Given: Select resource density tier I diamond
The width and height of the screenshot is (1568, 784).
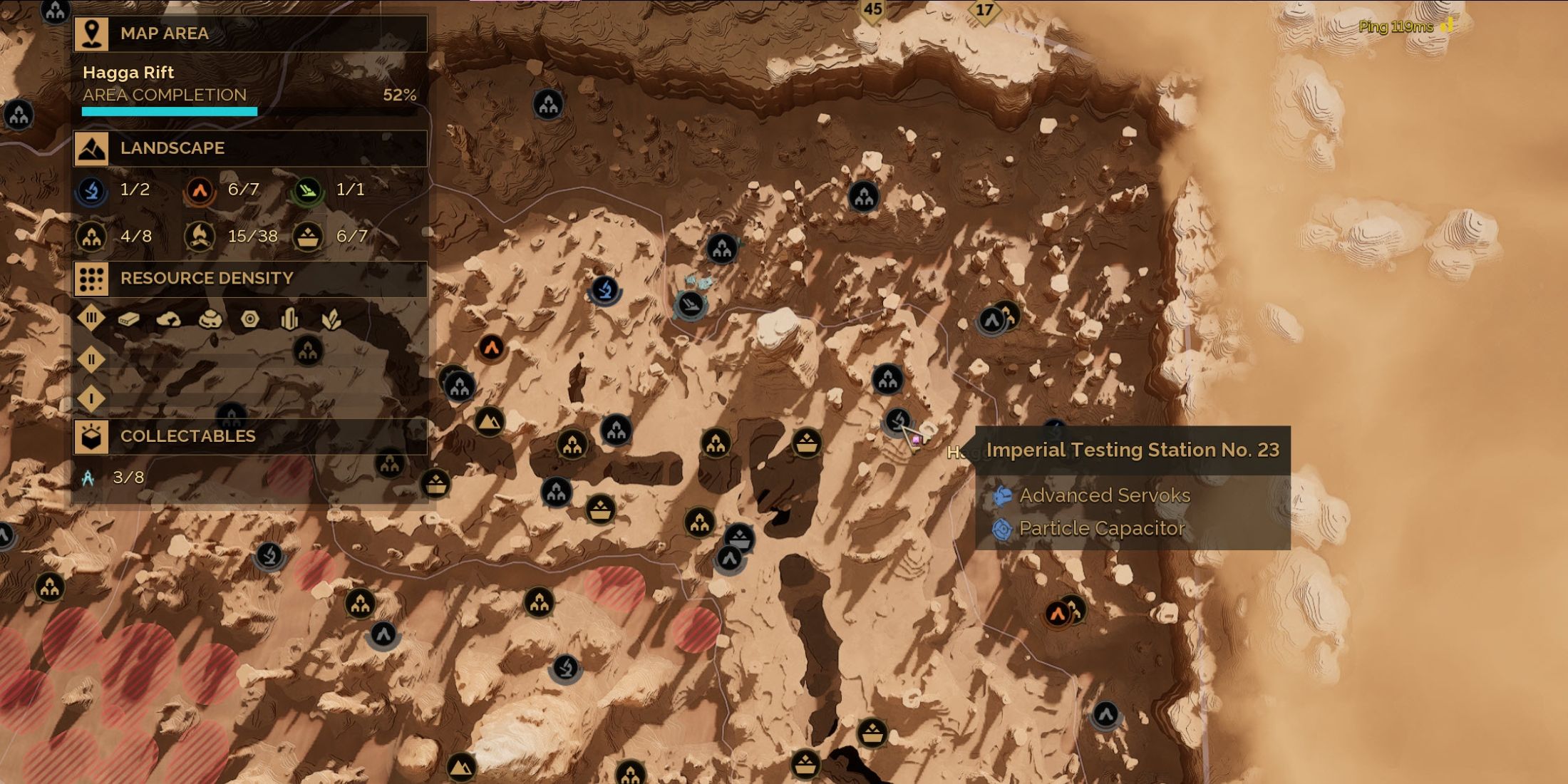Looking at the screenshot, I should coord(91,399).
